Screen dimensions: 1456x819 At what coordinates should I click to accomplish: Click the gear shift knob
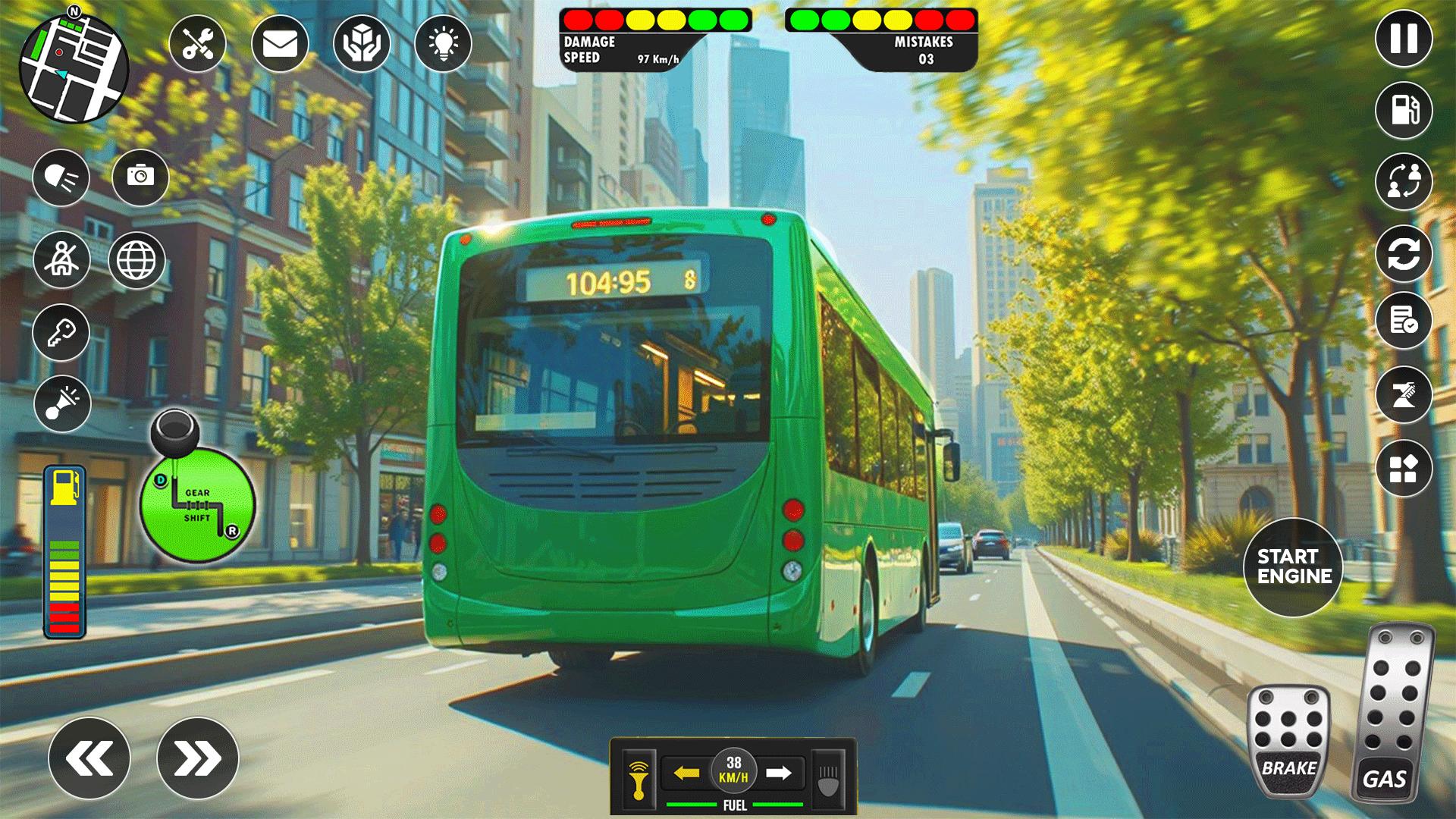point(175,433)
